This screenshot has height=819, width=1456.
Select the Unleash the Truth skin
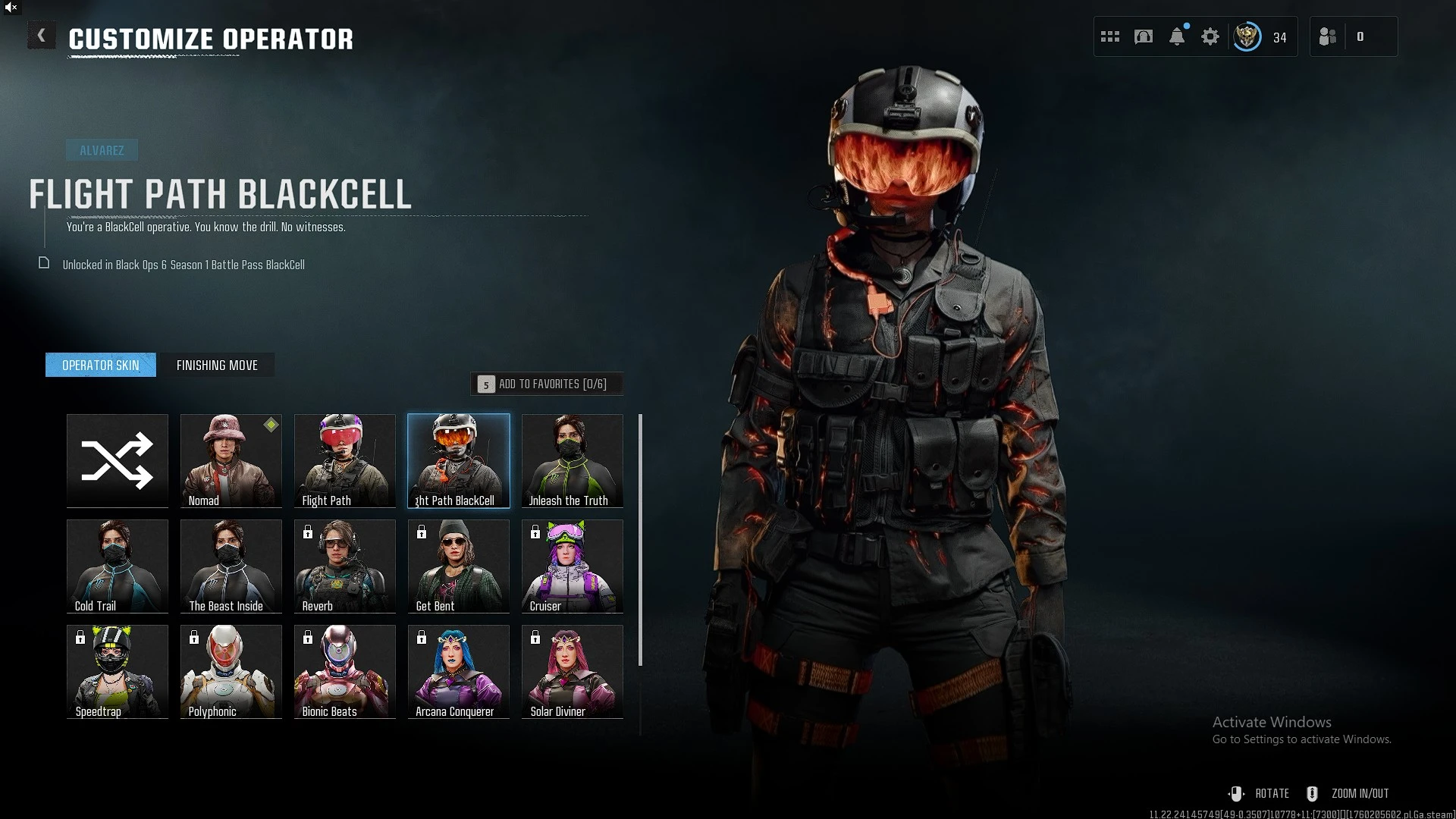[x=572, y=460]
